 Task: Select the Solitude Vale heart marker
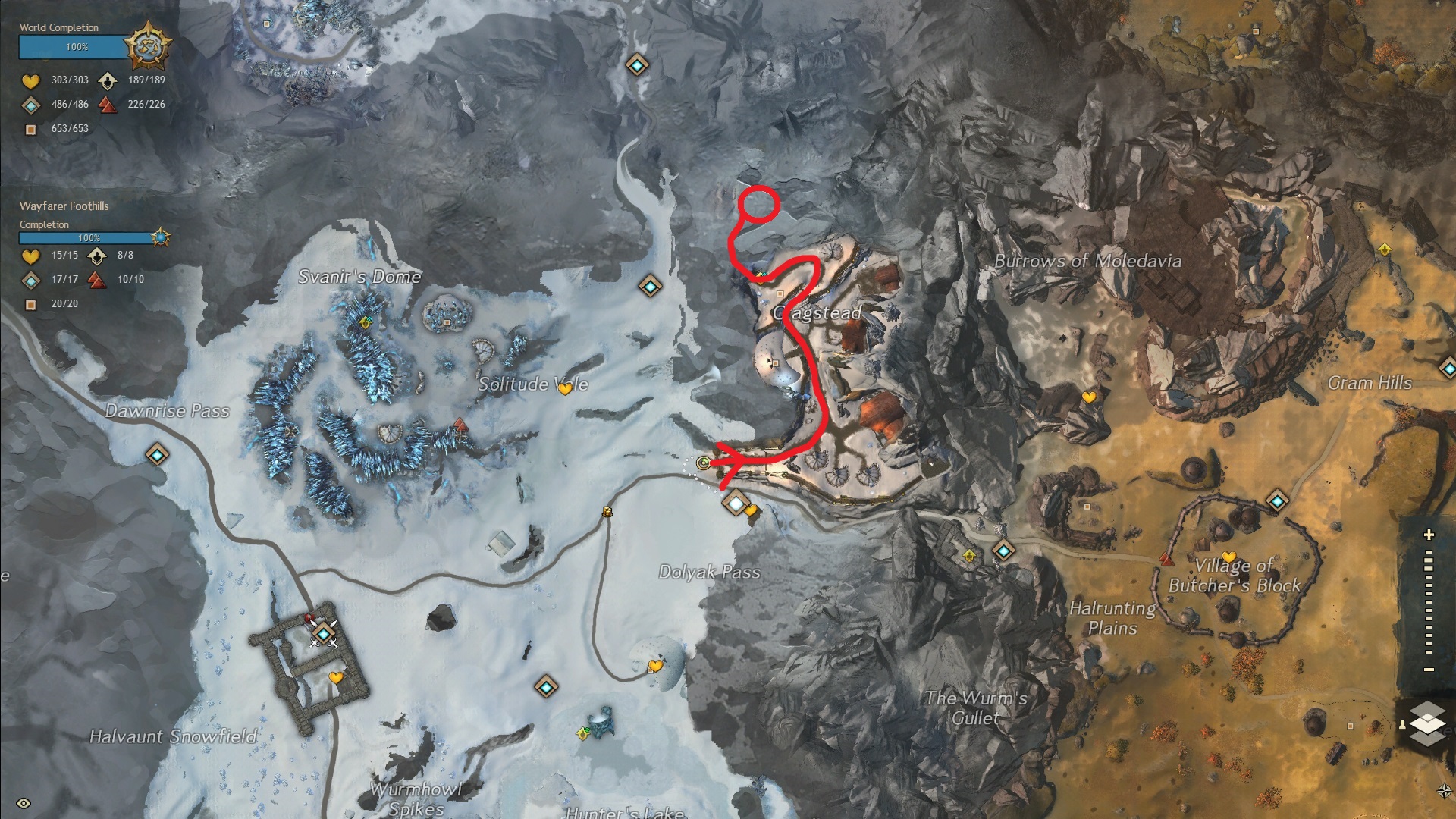565,389
